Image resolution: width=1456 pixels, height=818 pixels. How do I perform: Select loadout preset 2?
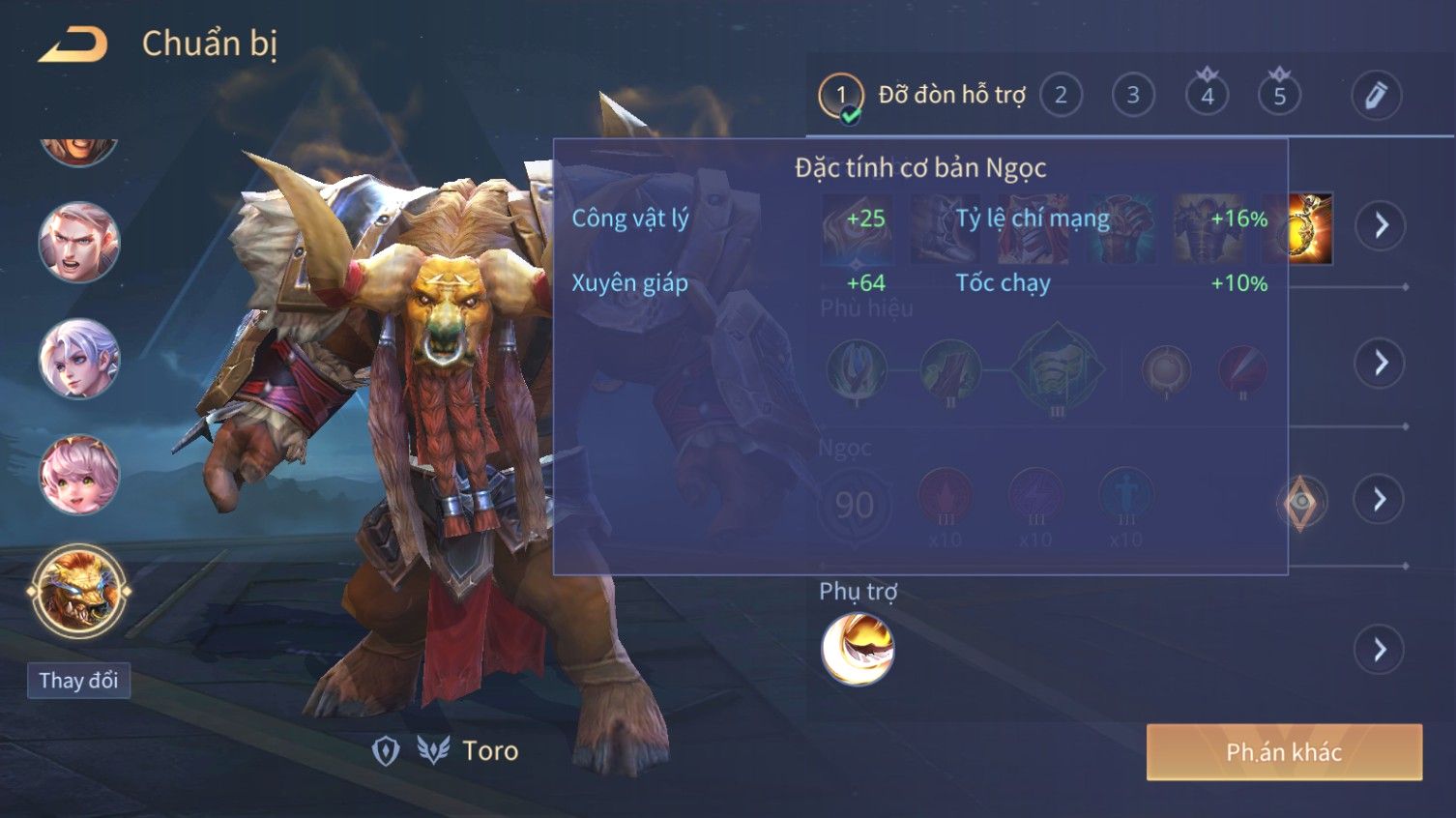pyautogui.click(x=1061, y=95)
